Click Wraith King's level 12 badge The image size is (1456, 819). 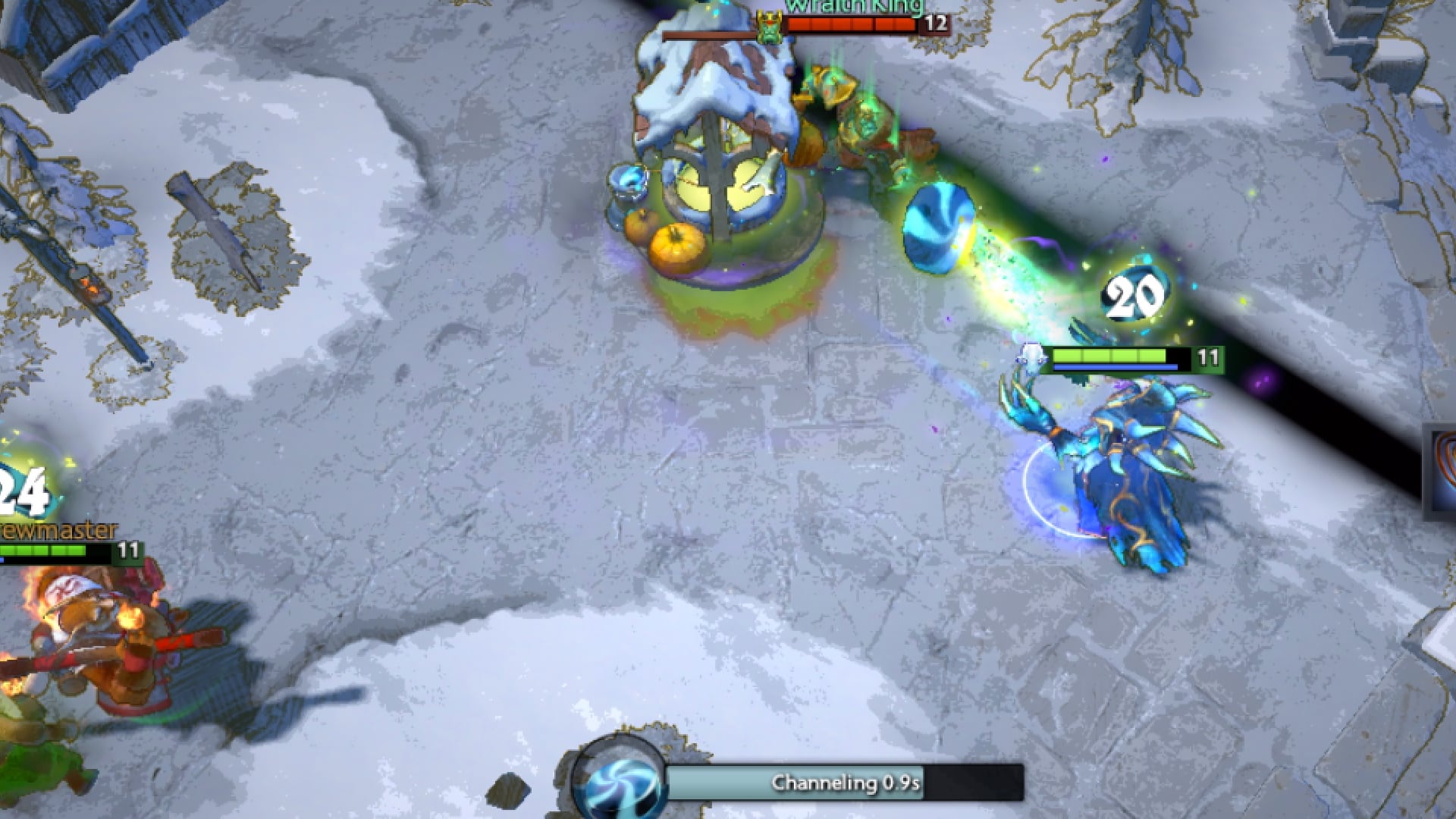[x=934, y=25]
